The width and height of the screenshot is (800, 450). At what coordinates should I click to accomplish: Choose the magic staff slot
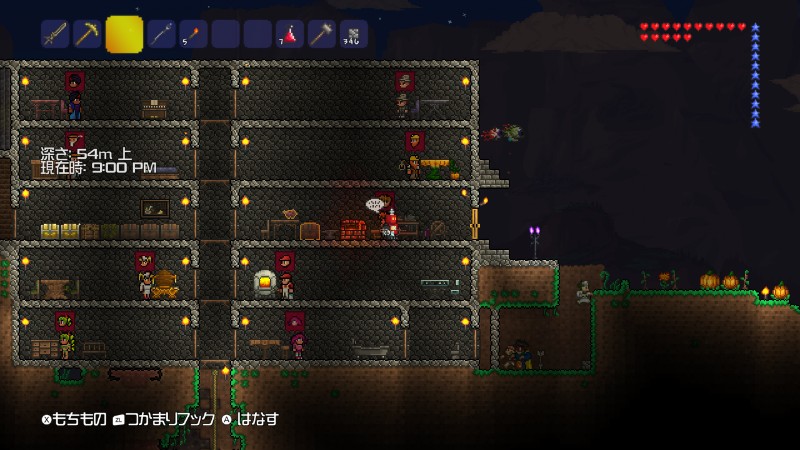pos(161,35)
